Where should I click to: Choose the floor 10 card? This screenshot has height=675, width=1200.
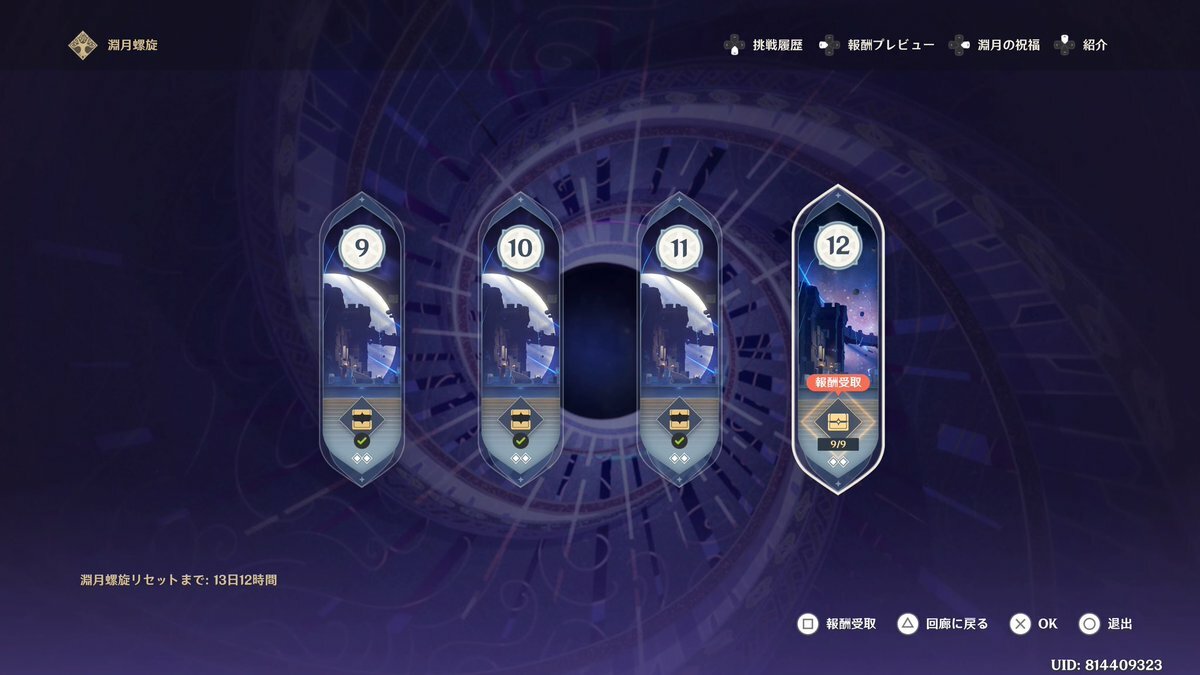click(520, 320)
